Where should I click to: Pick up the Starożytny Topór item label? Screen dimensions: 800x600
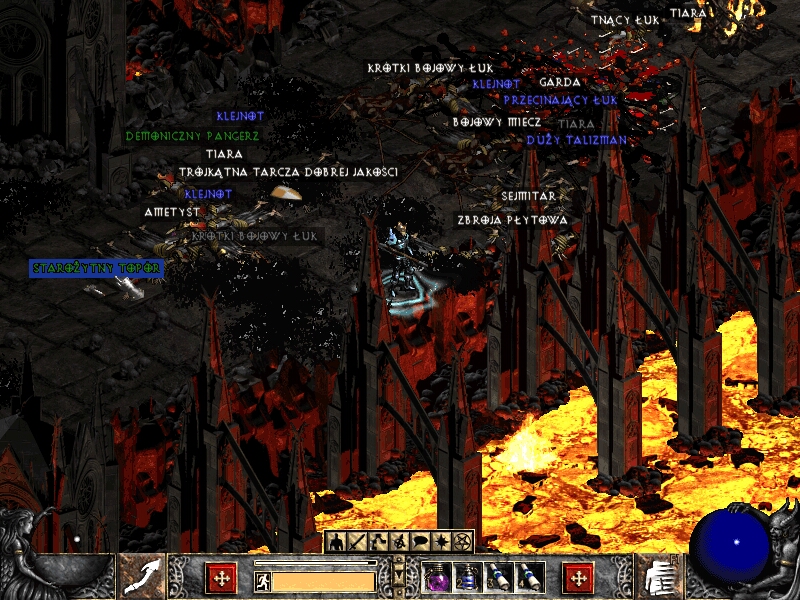click(96, 268)
